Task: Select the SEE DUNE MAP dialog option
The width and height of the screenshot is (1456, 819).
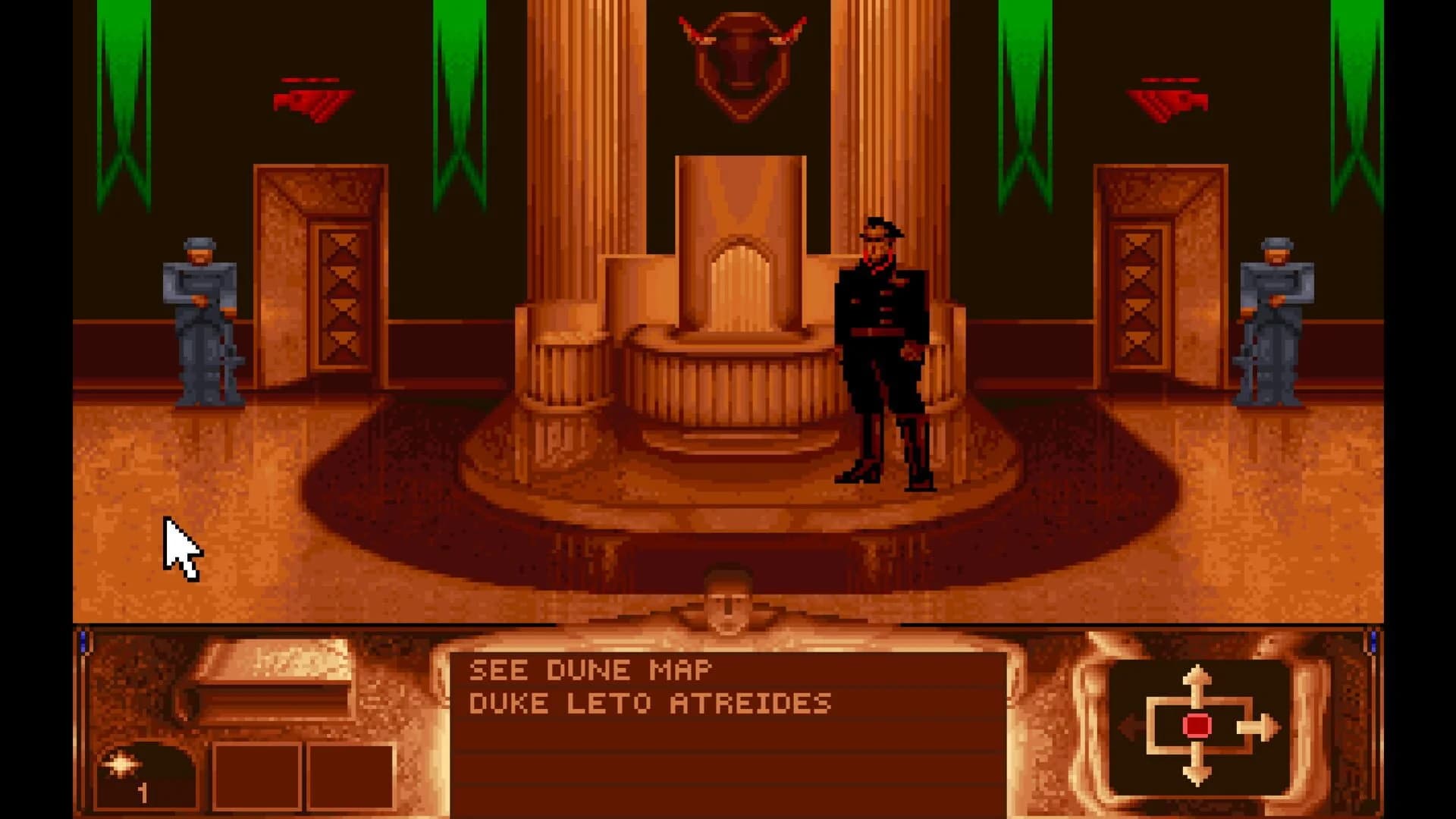Action: pyautogui.click(x=591, y=669)
